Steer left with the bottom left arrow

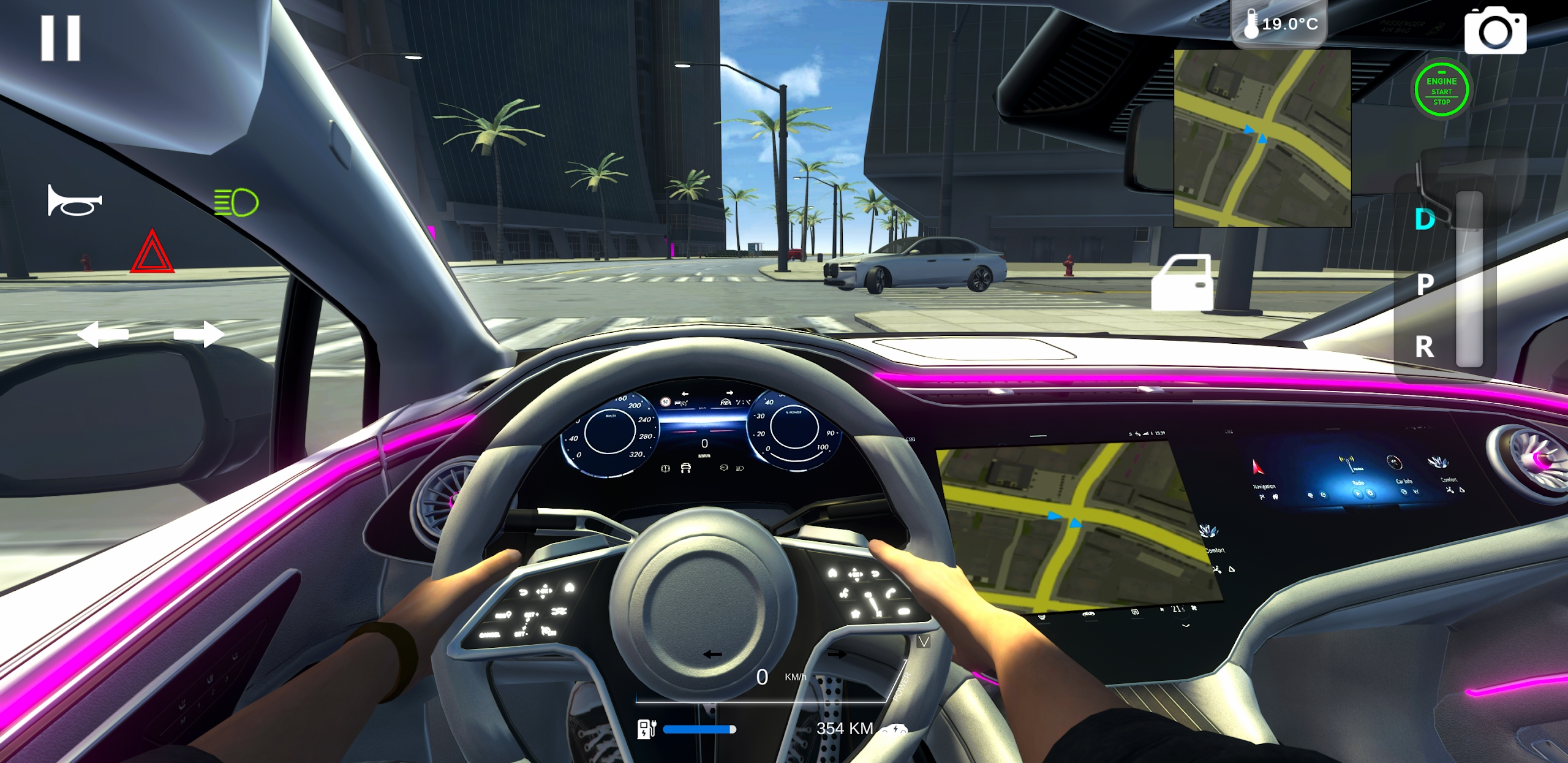click(x=712, y=655)
